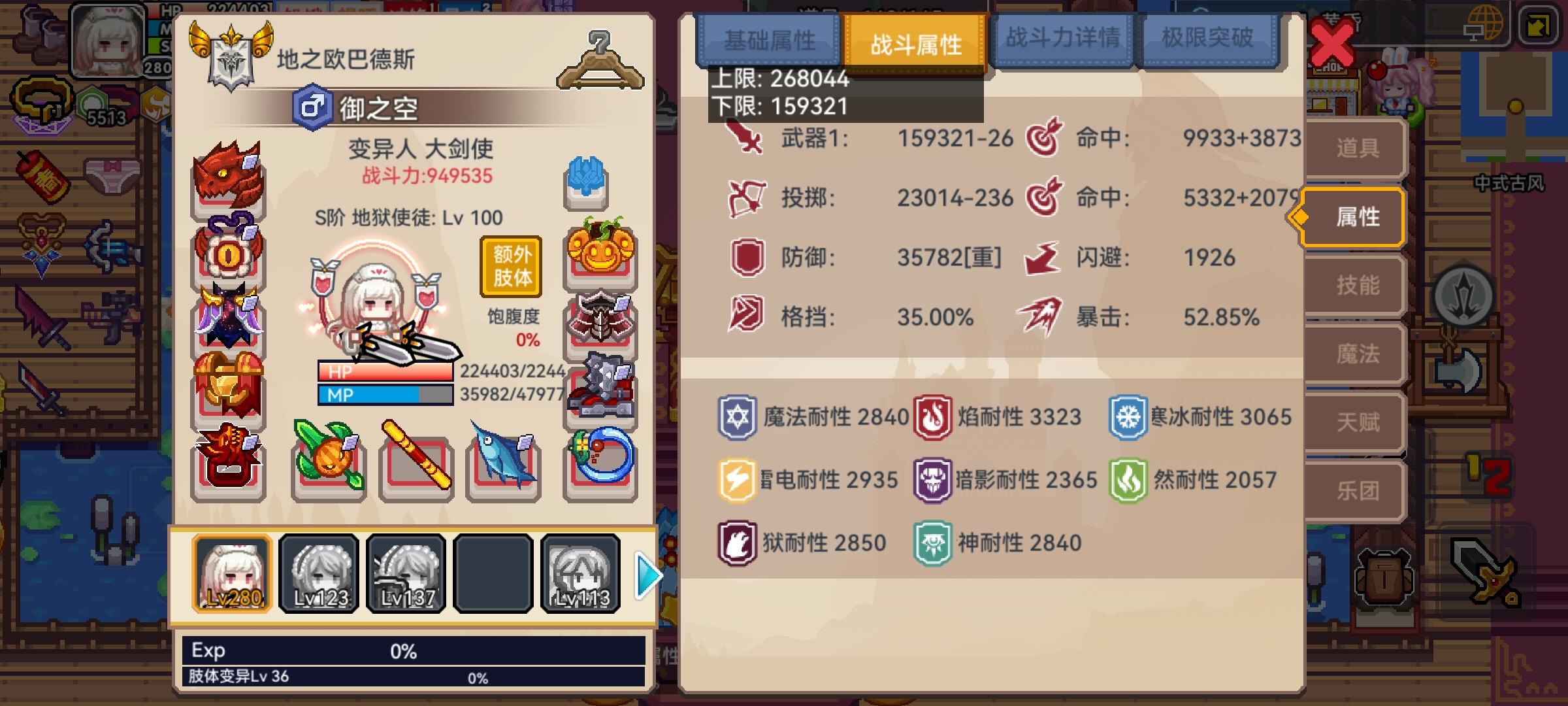
Task: Open the 战斗力详情 tab
Action: click(x=1062, y=41)
